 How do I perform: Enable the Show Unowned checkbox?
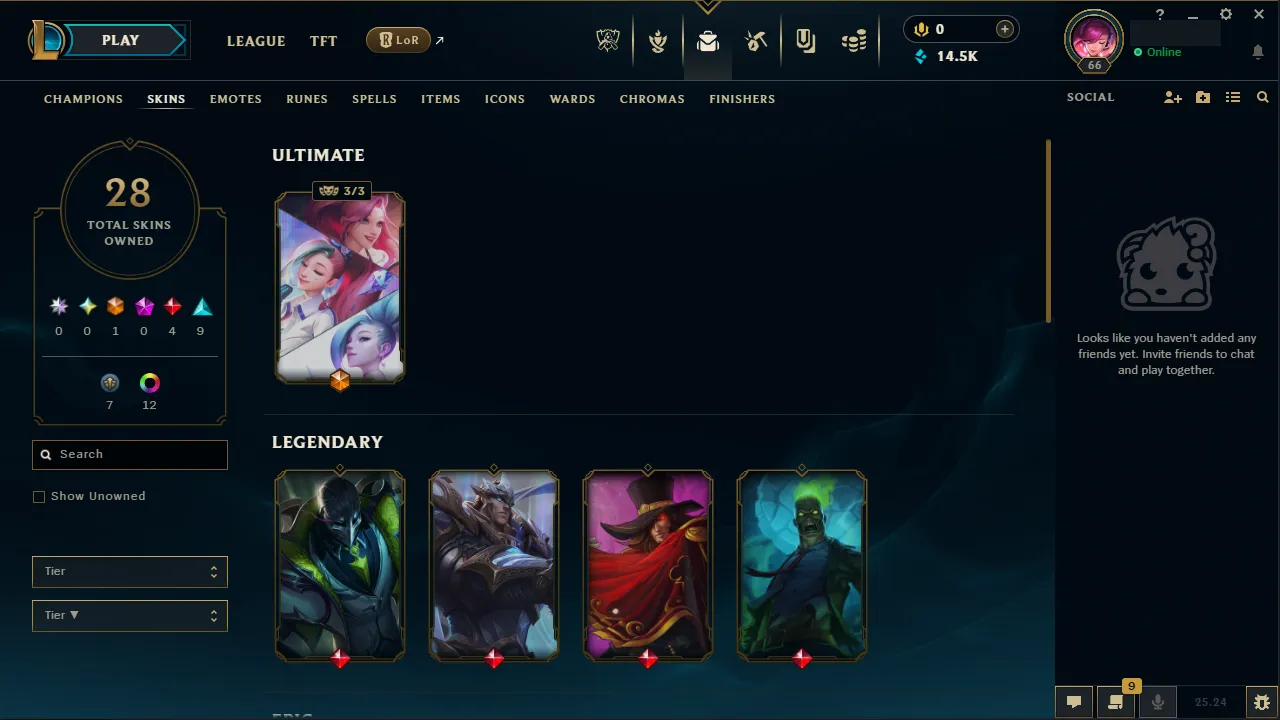(x=39, y=496)
